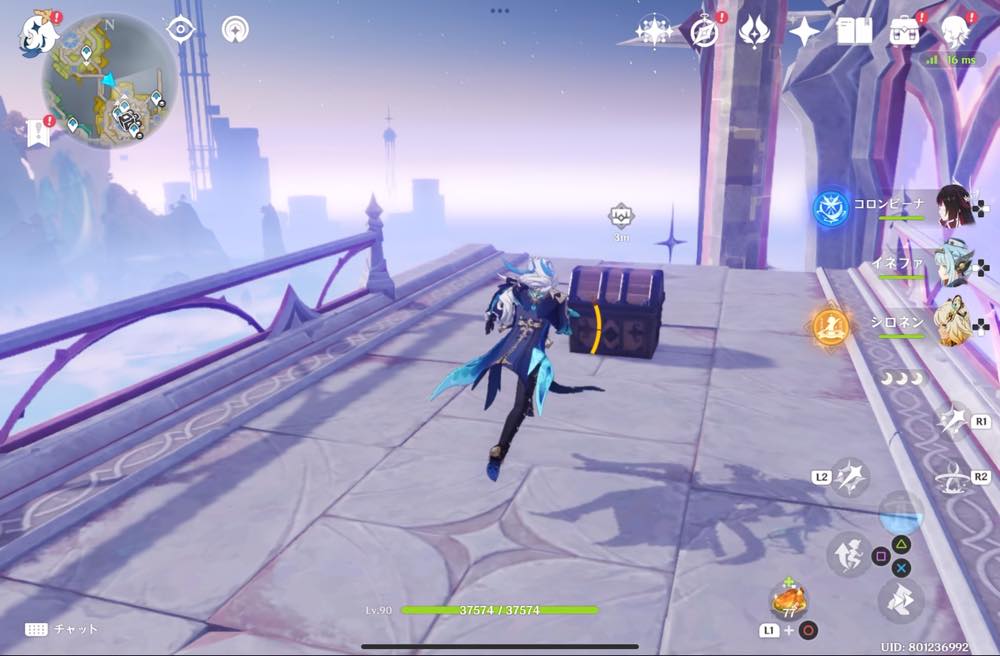Open the winged Battle Pass icon
Viewport: 1000px width, 656px height.
753,31
